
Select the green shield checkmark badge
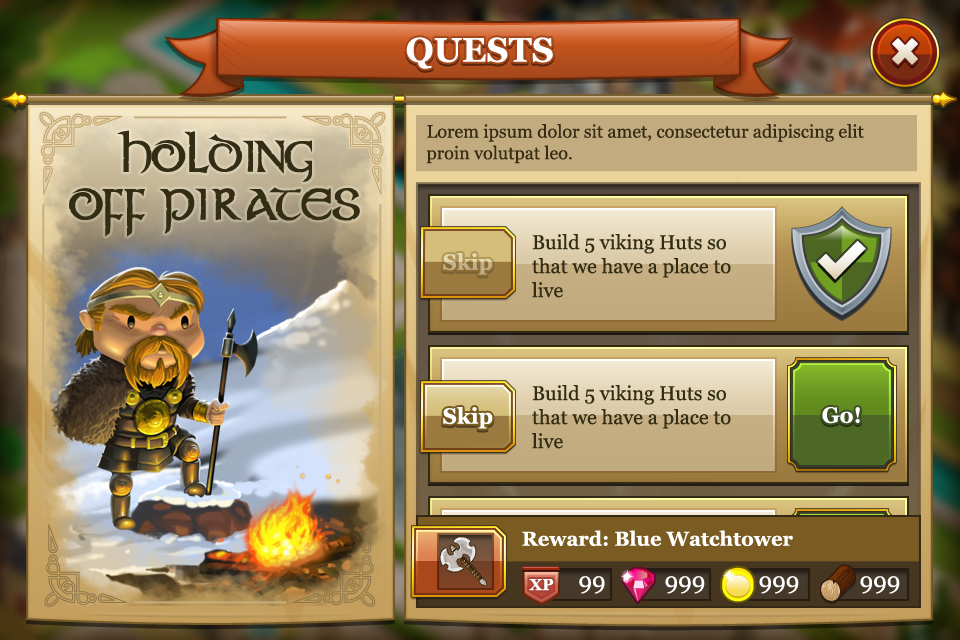[x=841, y=262]
